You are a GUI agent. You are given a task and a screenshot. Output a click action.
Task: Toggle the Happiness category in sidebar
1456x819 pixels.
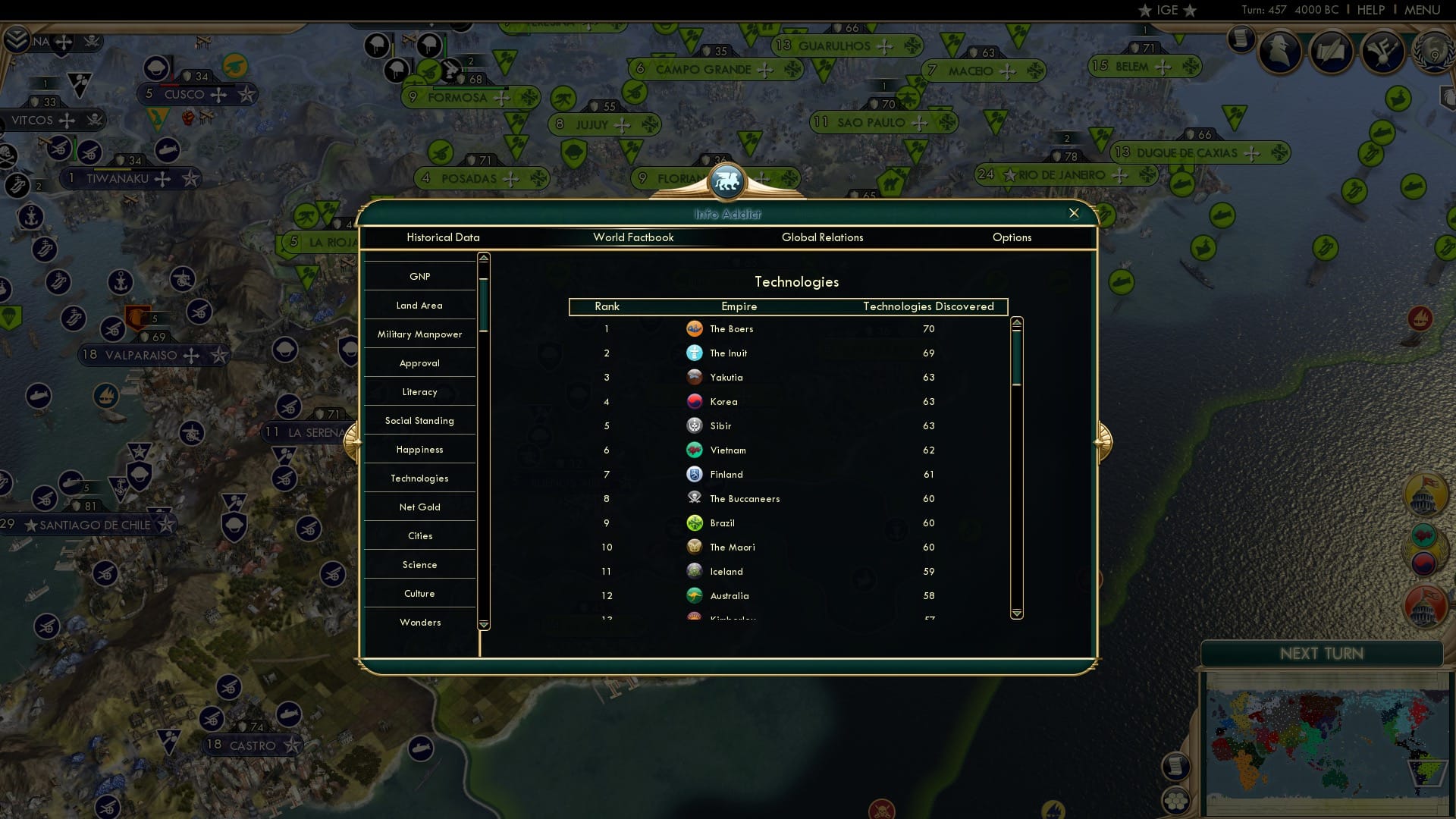(419, 449)
